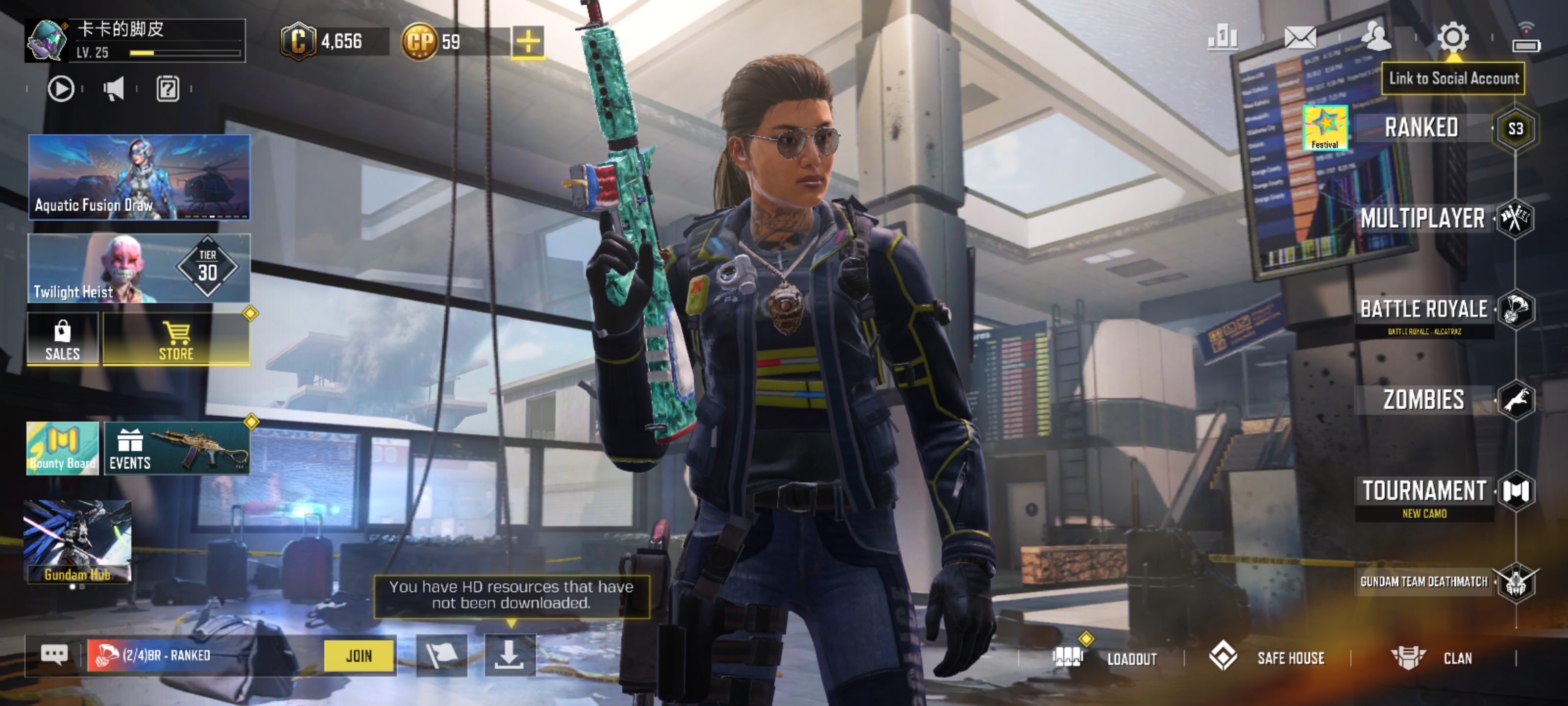Download HD resources via download icon
This screenshot has width=1568, height=706.
coord(510,656)
